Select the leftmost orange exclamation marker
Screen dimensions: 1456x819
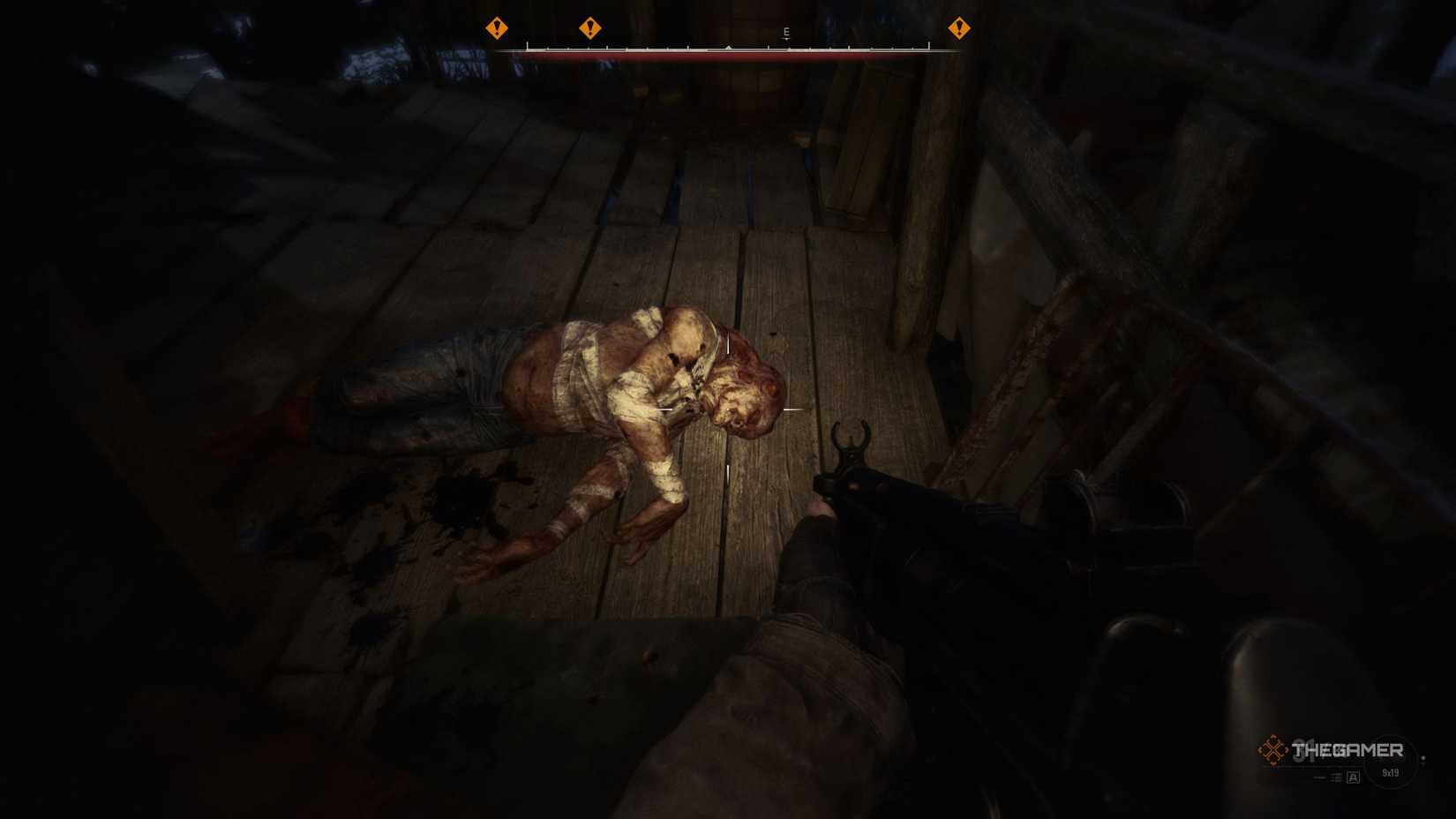[498, 29]
